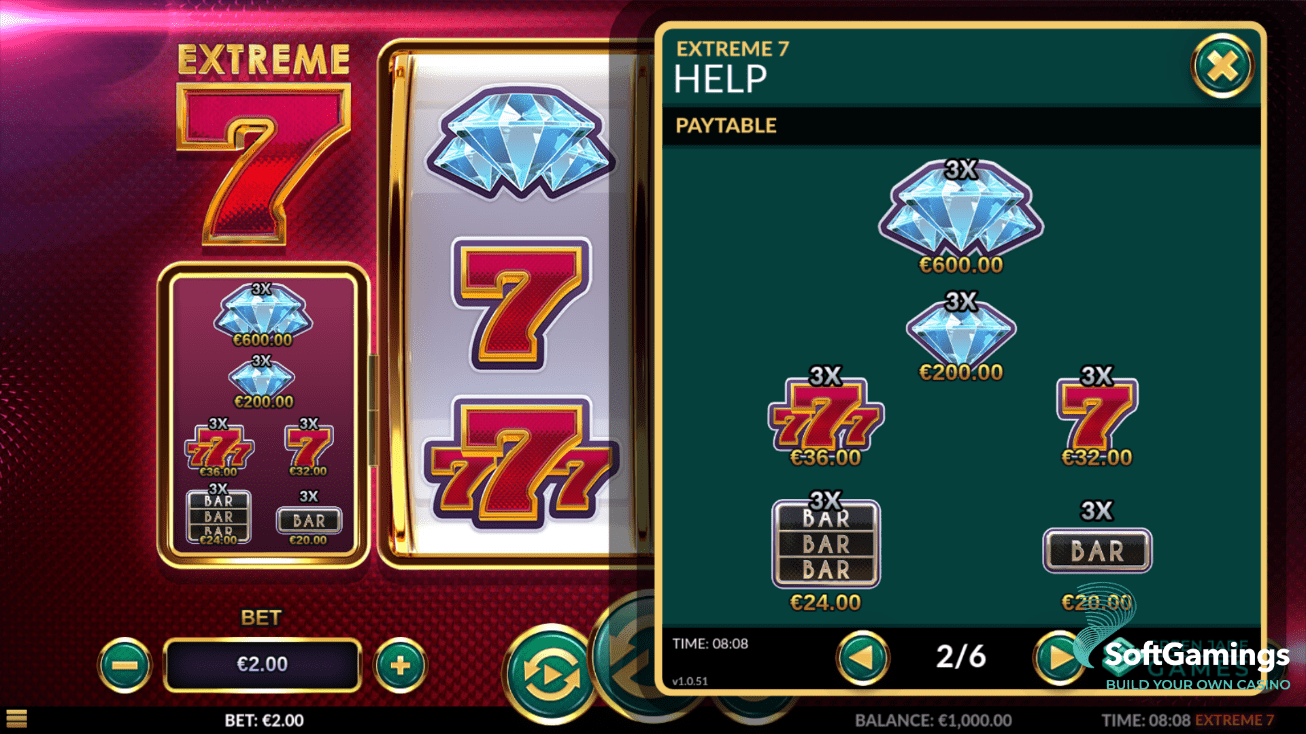Increase the bet with the plus button
Viewport: 1306px width, 734px height.
400,665
